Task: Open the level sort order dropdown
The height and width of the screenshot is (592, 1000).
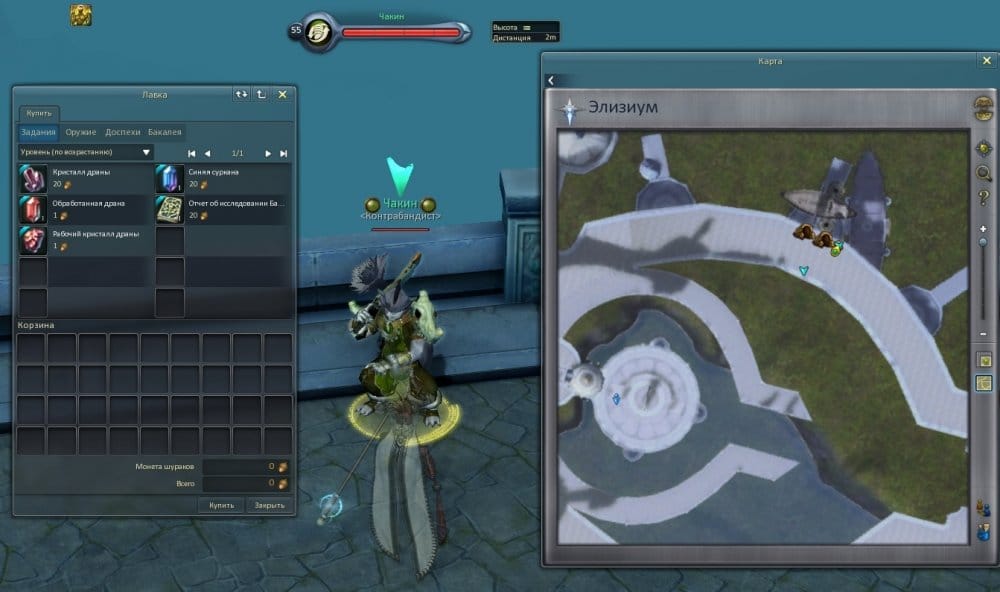Action: 86,153
